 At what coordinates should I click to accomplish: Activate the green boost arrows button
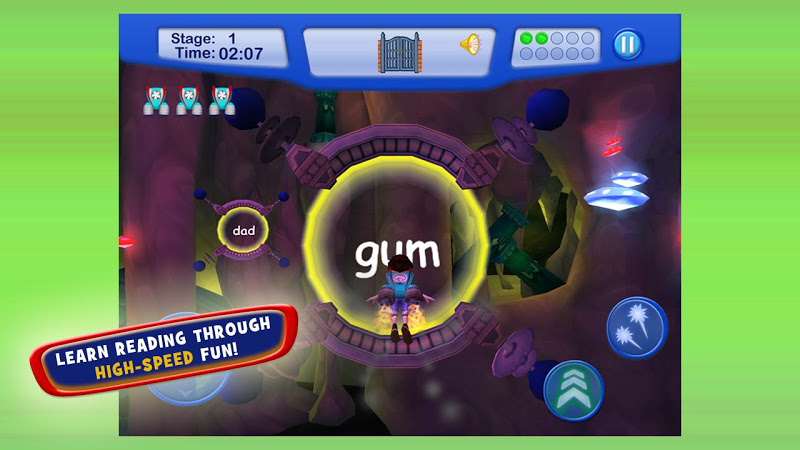[574, 390]
